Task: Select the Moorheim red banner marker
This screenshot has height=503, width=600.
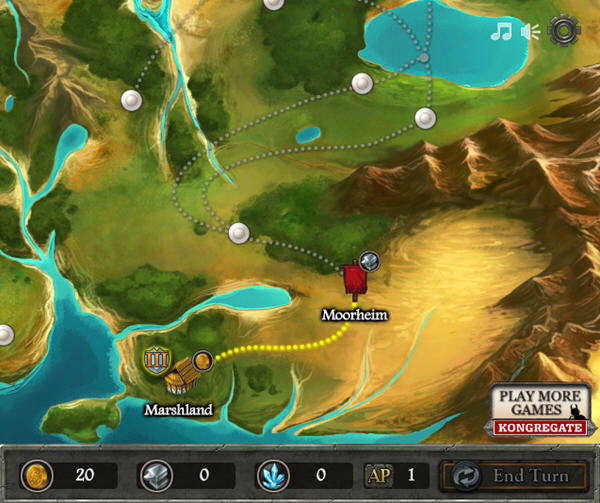Action: [x=354, y=279]
